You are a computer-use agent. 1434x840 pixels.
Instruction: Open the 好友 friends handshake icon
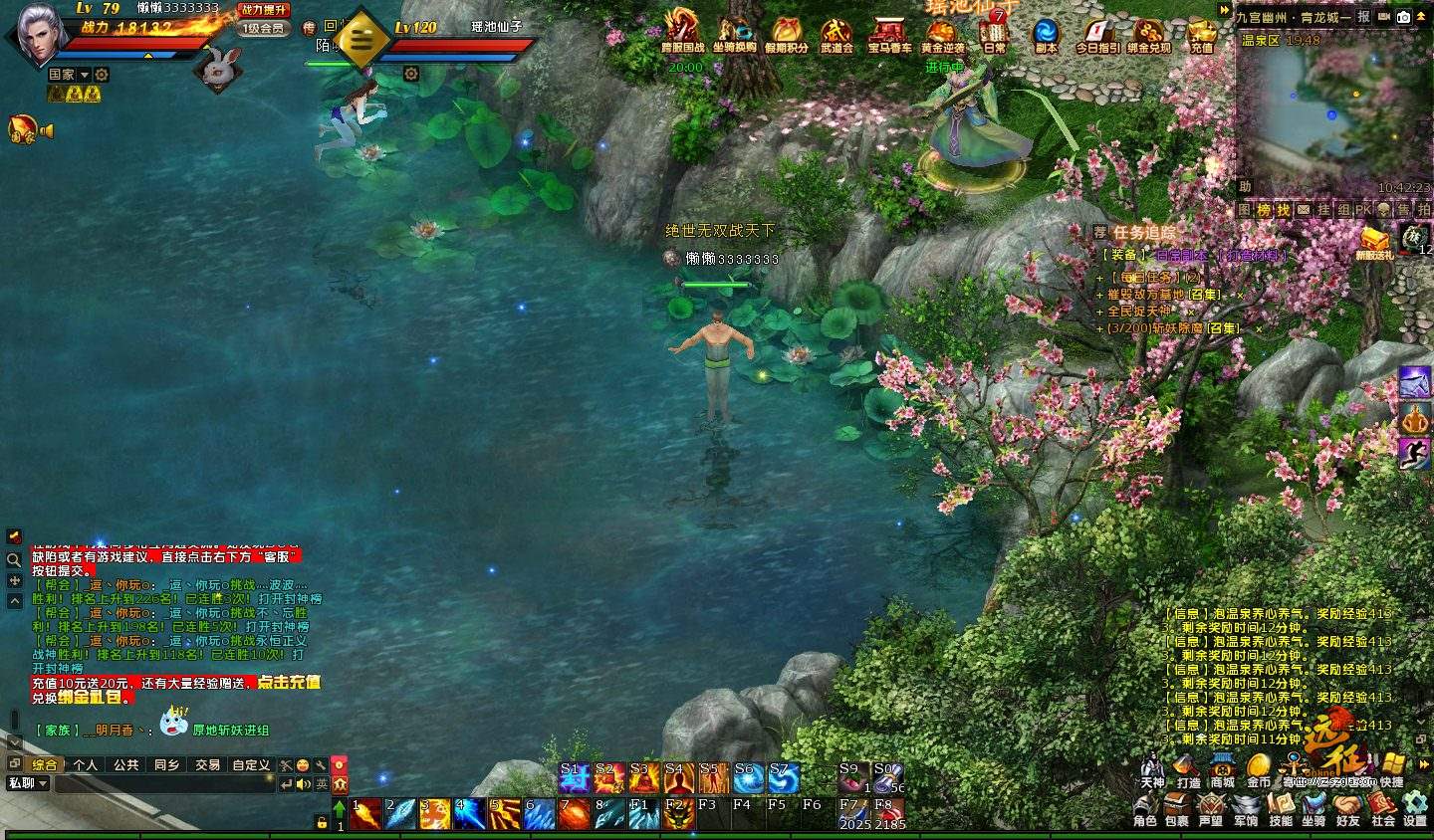tap(1347, 807)
